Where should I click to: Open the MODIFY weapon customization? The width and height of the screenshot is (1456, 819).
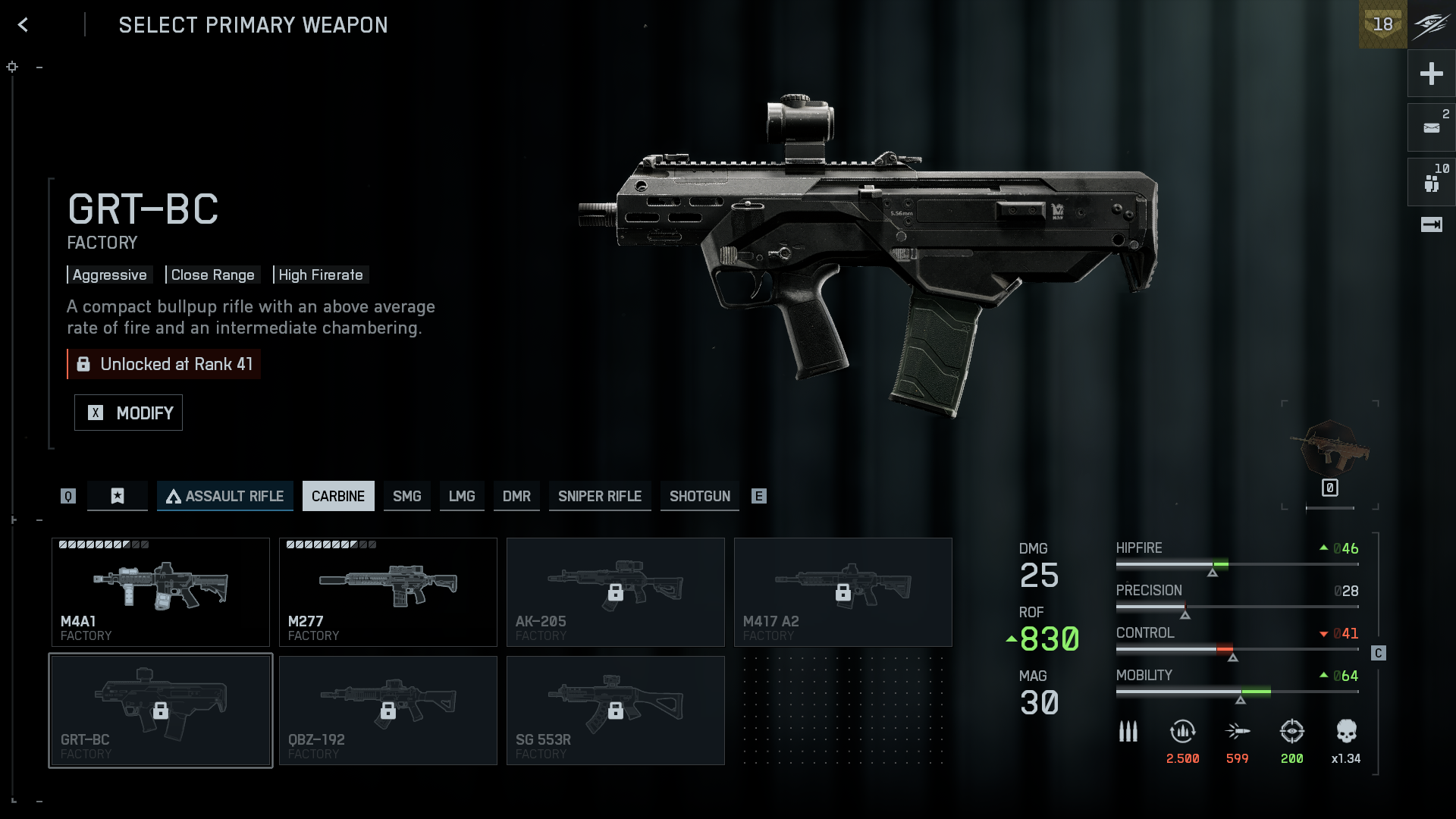pyautogui.click(x=128, y=413)
